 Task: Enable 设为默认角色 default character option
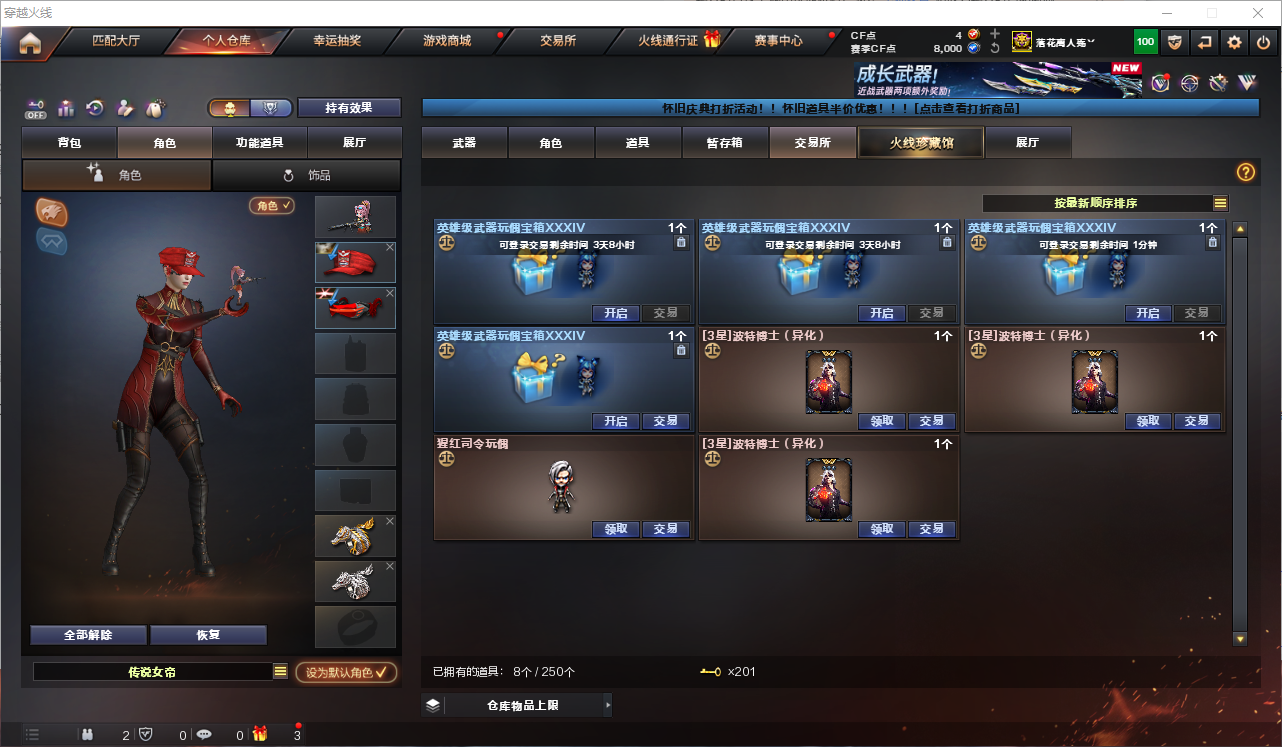tap(345, 673)
